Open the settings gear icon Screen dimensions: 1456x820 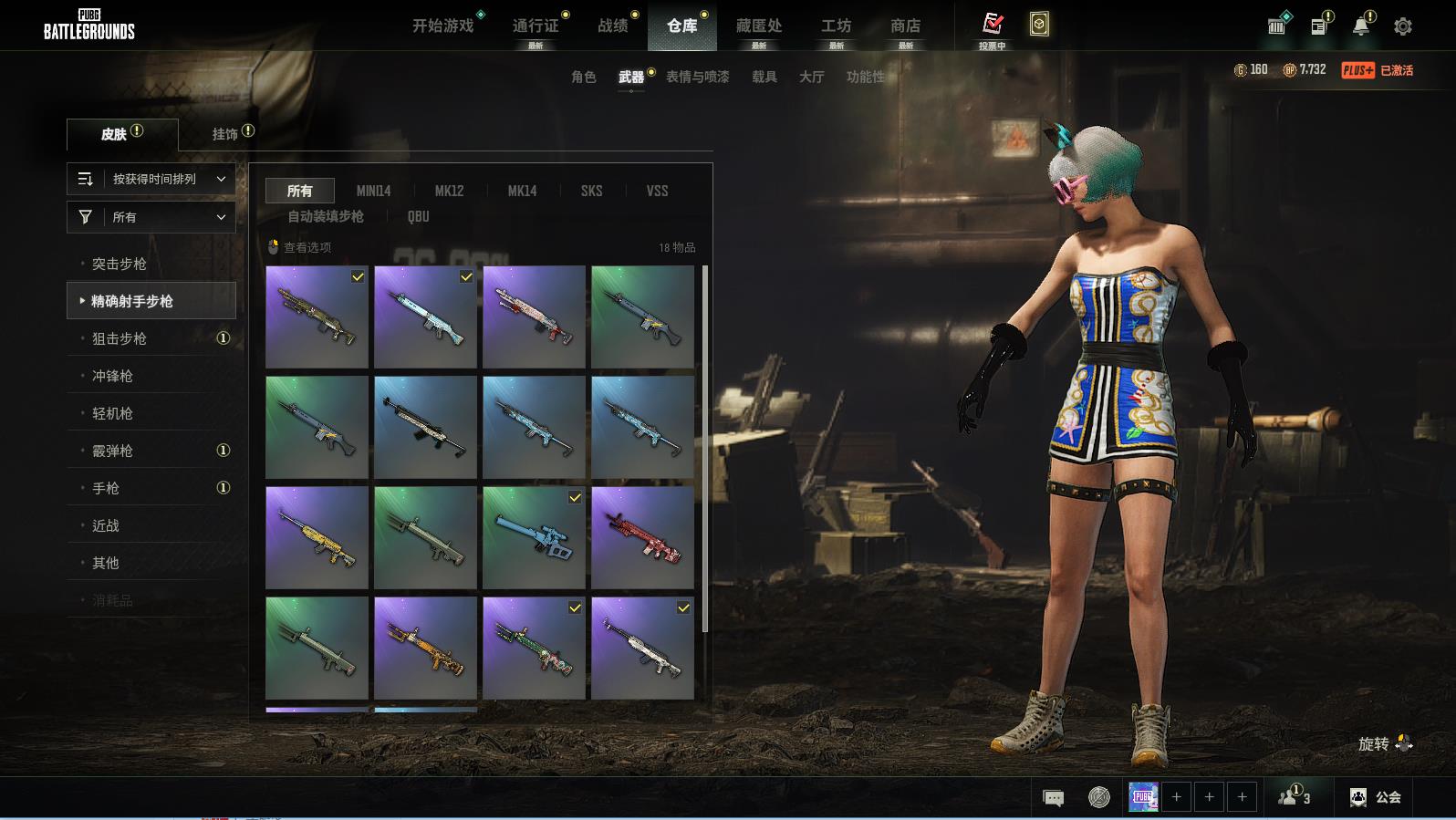(1403, 26)
